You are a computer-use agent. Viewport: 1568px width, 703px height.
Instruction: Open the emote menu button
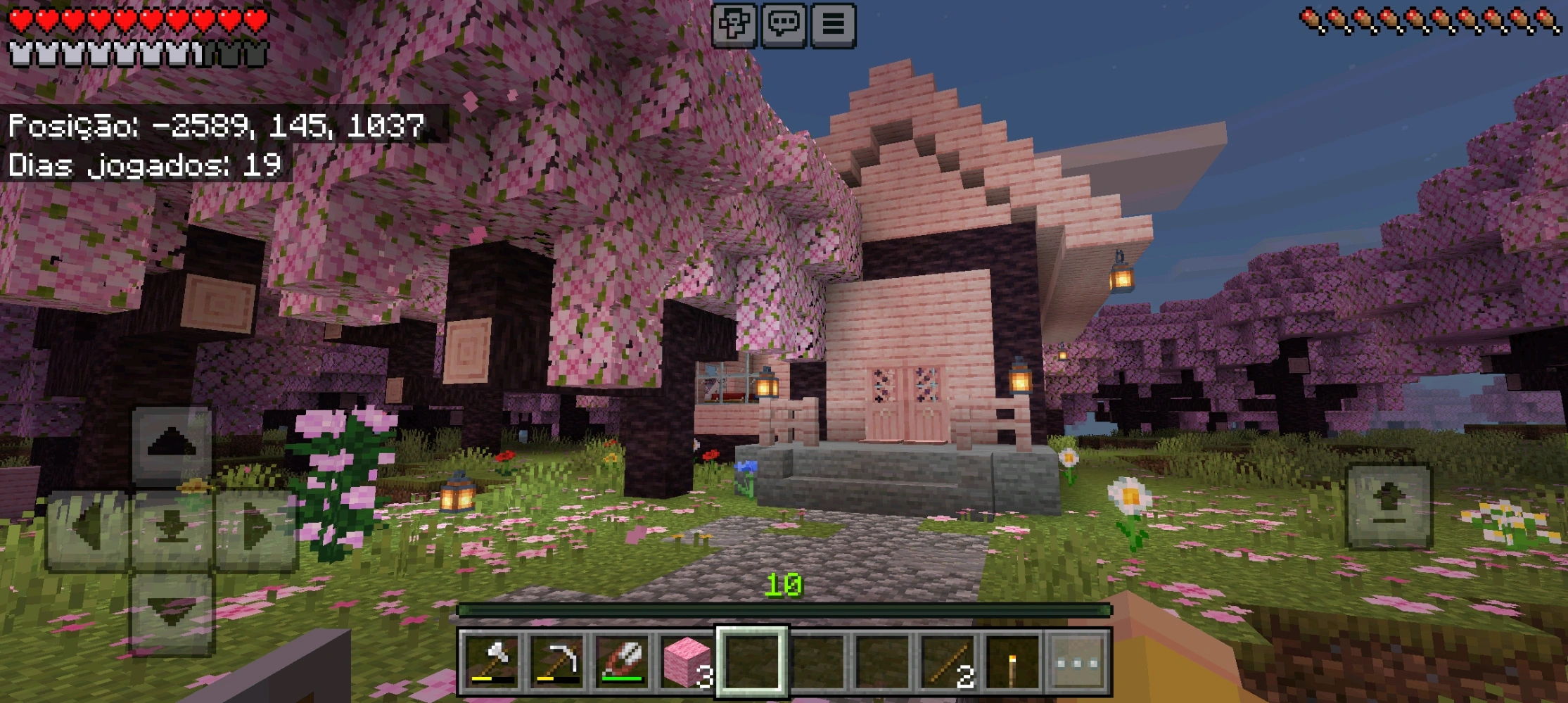tap(734, 25)
